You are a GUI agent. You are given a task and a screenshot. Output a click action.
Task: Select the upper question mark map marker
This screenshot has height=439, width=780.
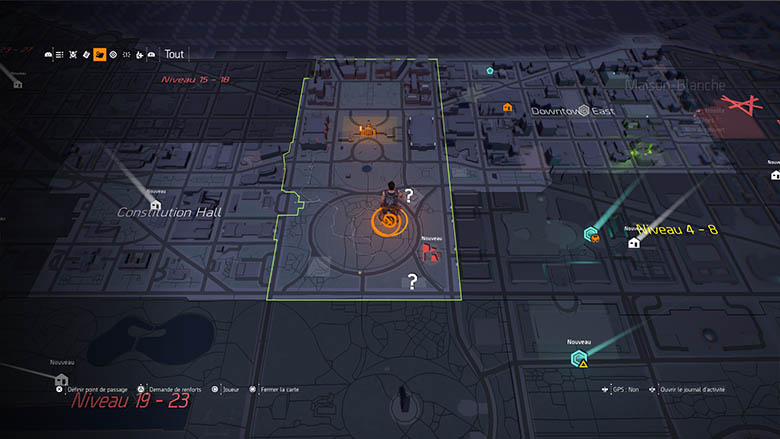tap(408, 195)
